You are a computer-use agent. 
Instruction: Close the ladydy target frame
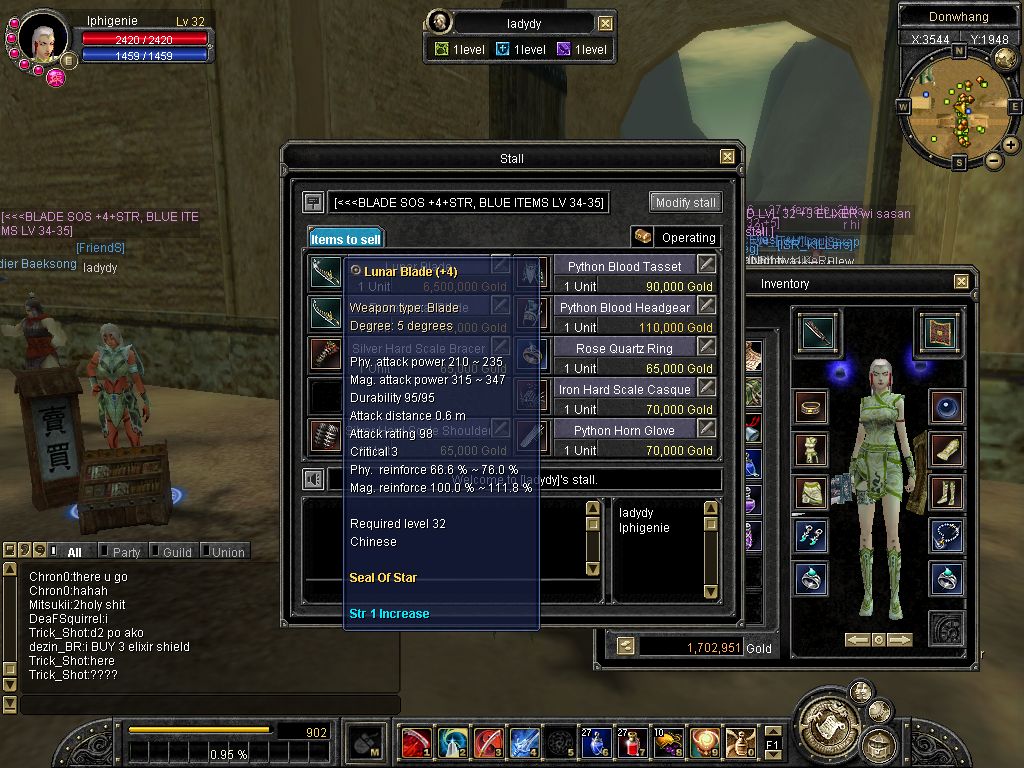point(605,23)
